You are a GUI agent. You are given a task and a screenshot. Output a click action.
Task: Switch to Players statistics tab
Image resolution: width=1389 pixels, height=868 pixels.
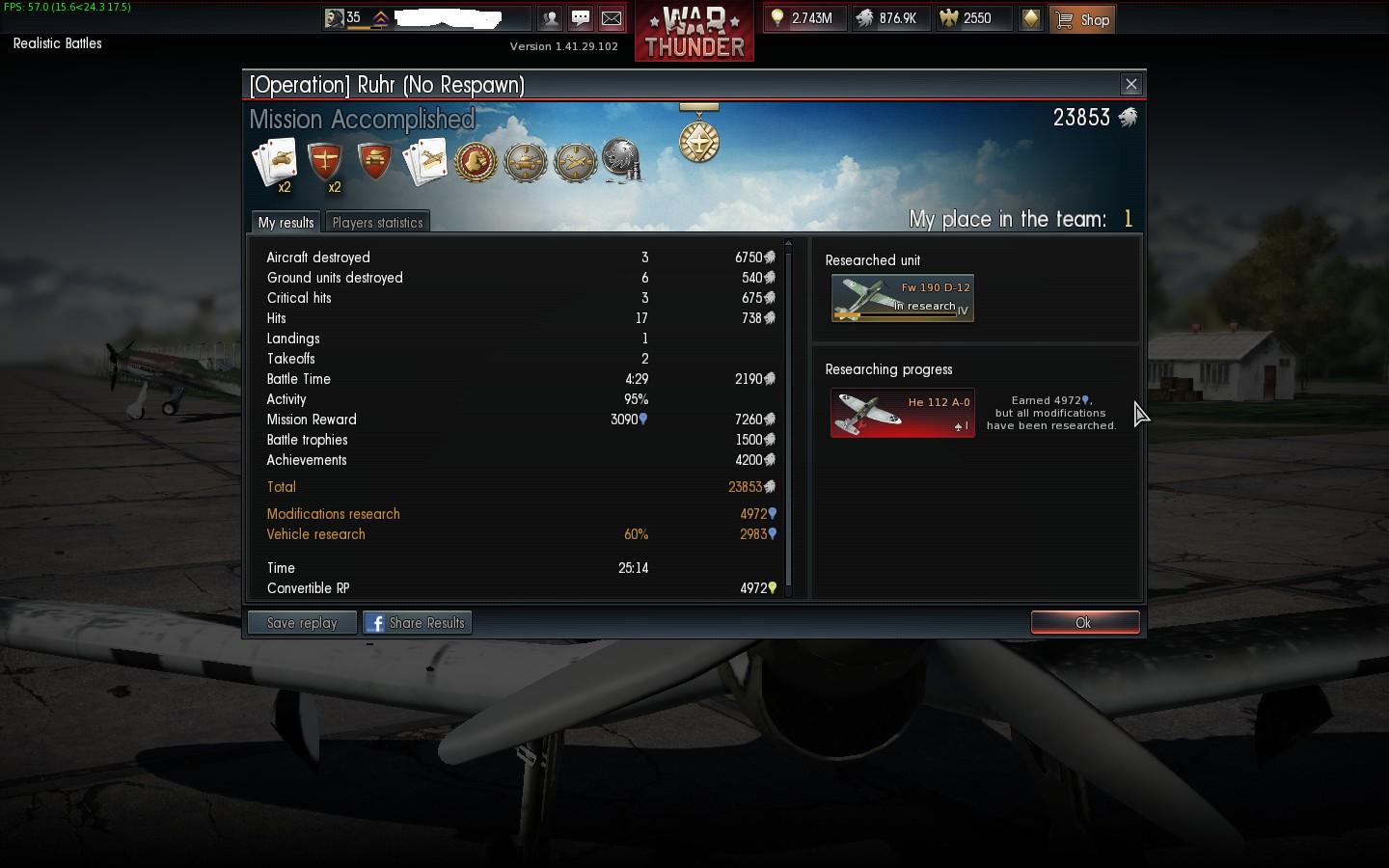click(377, 223)
